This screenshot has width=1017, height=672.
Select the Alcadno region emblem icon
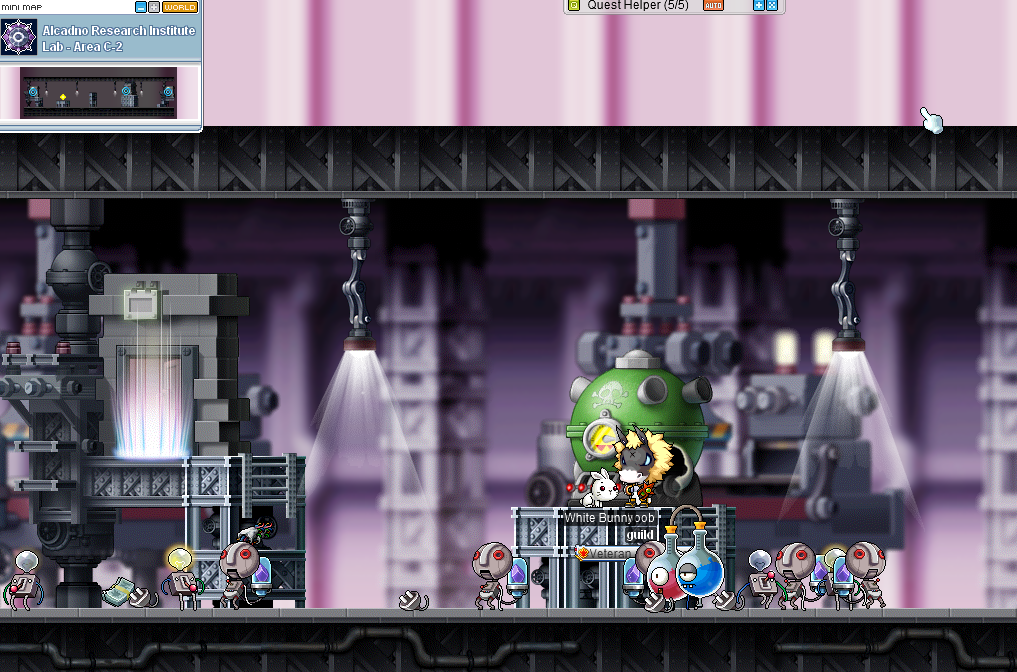[18, 37]
